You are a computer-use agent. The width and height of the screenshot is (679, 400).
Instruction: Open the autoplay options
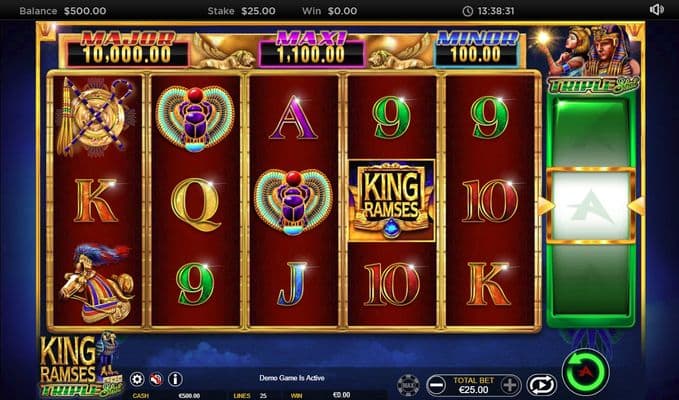pos(541,384)
